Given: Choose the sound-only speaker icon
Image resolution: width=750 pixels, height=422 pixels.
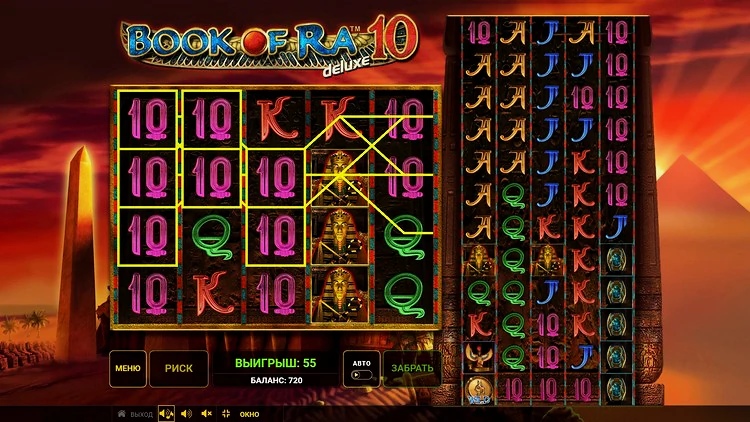Looking at the screenshot, I should click(x=187, y=413).
